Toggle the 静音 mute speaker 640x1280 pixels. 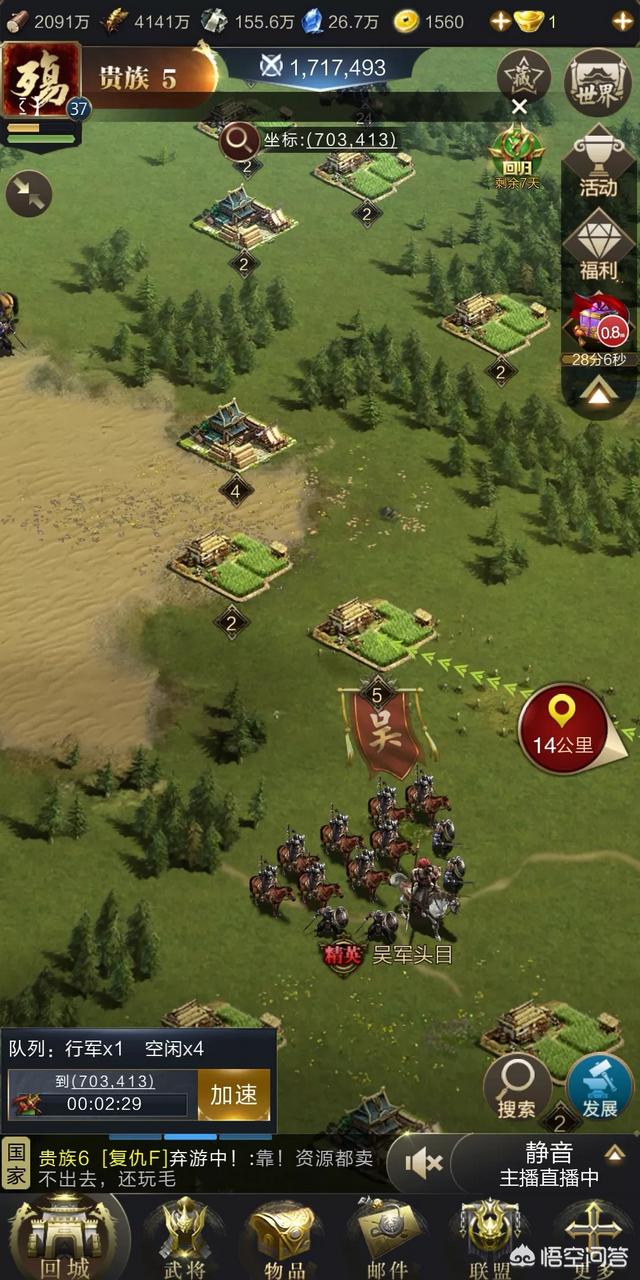pyautogui.click(x=425, y=1162)
